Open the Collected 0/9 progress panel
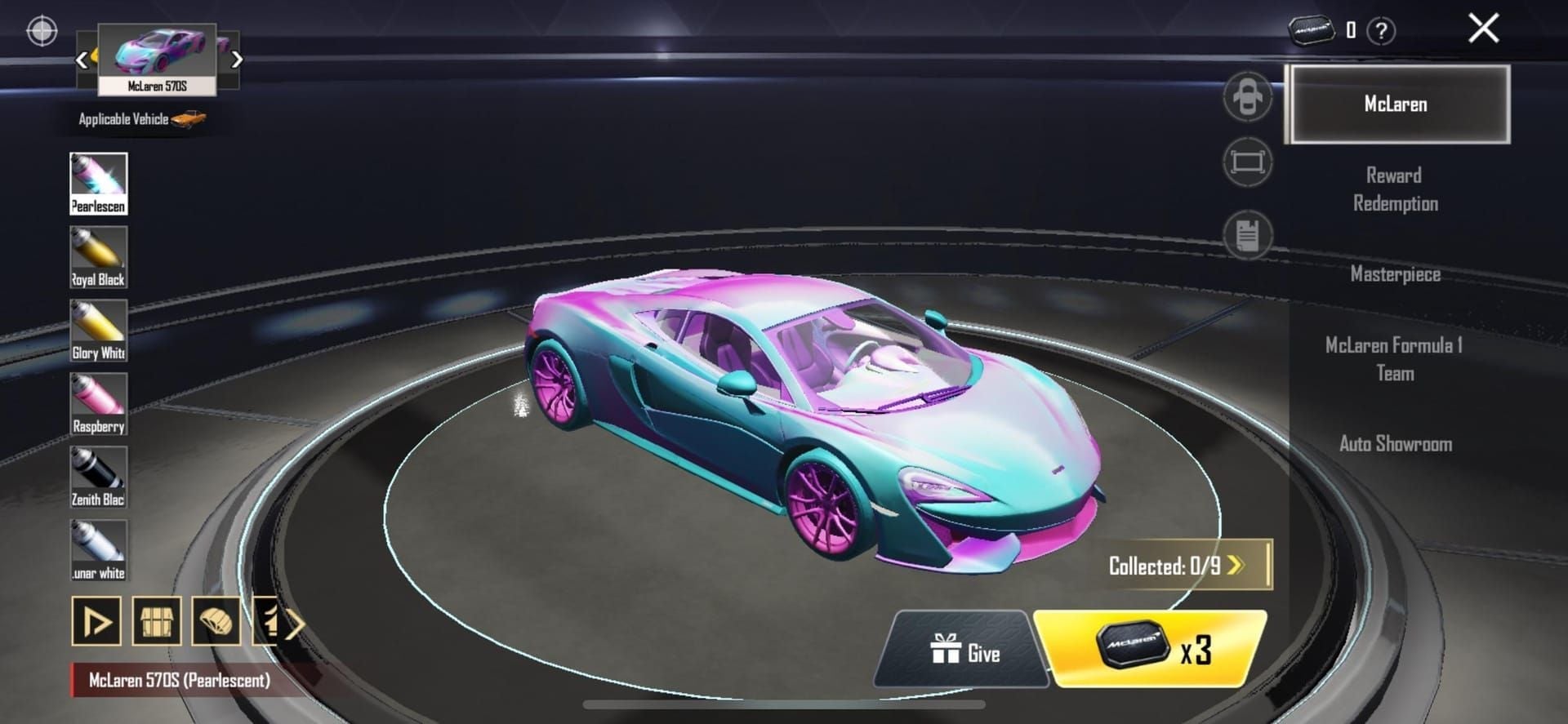Screen dimensions: 1568x724 coord(1177,566)
